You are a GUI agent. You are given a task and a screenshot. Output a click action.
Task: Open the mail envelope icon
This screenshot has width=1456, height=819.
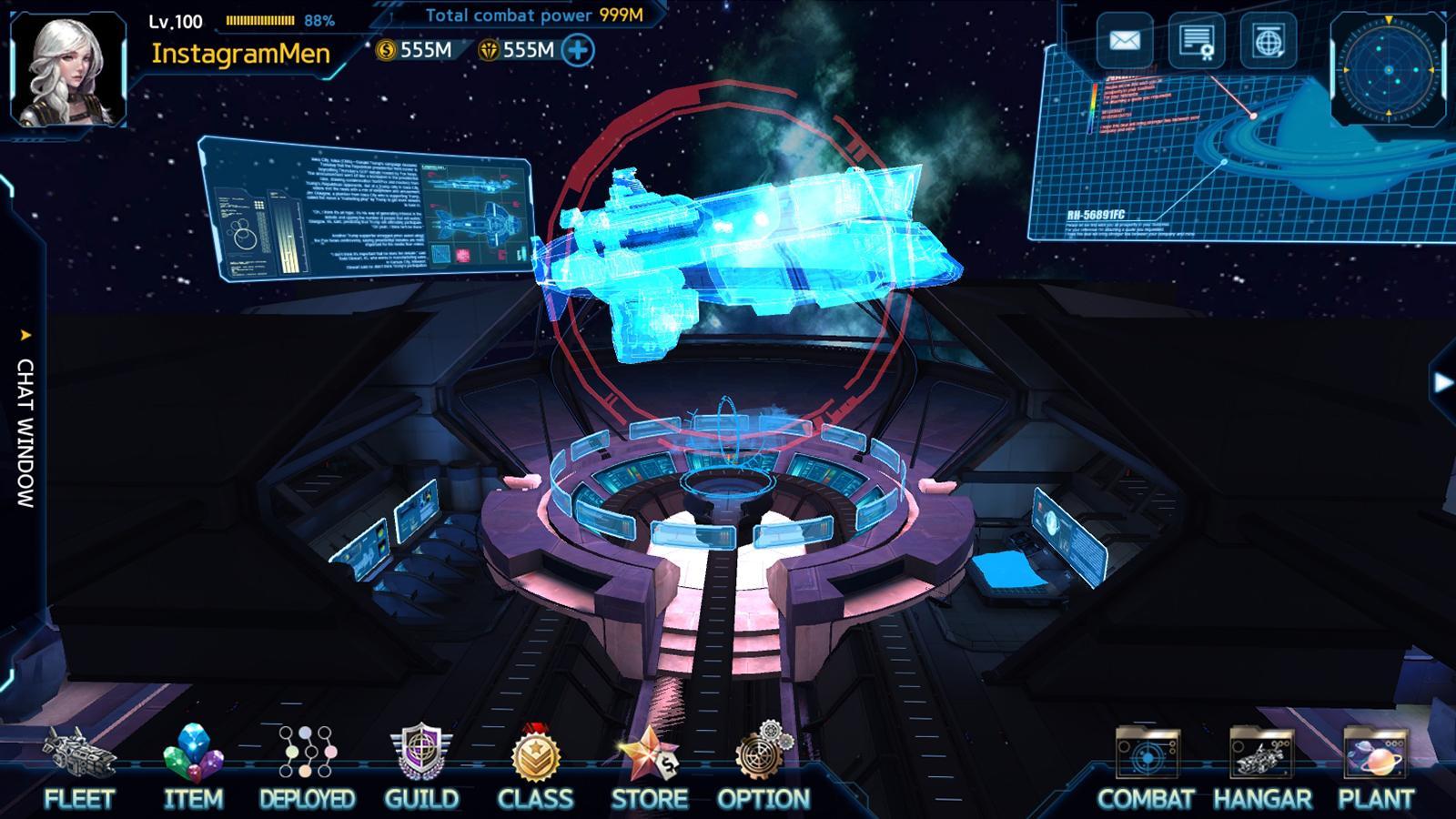point(1125,41)
